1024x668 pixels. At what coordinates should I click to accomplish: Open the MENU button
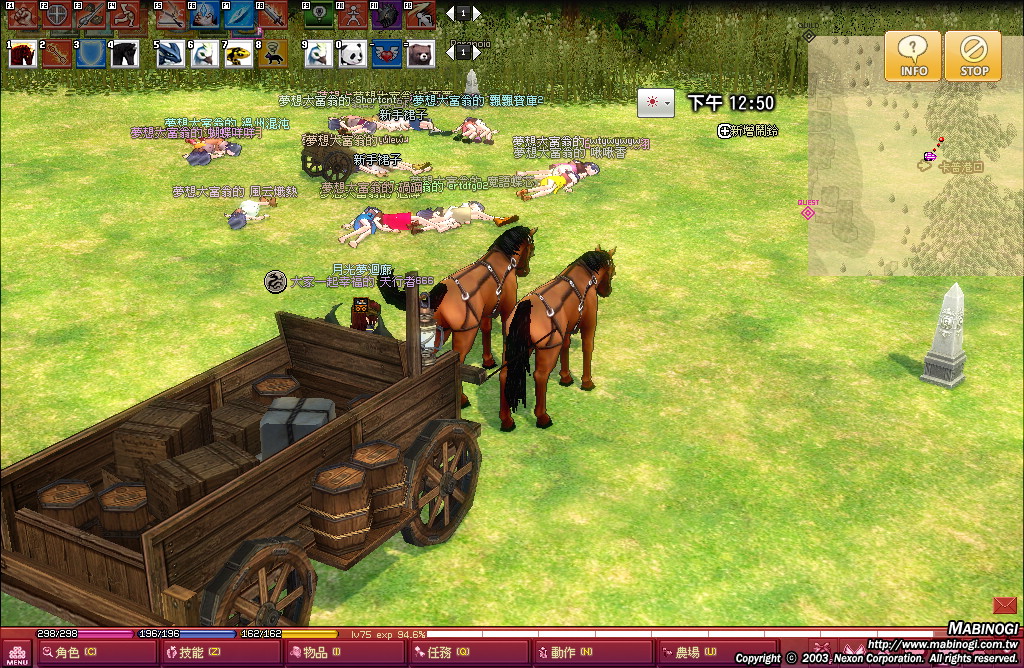point(17,653)
